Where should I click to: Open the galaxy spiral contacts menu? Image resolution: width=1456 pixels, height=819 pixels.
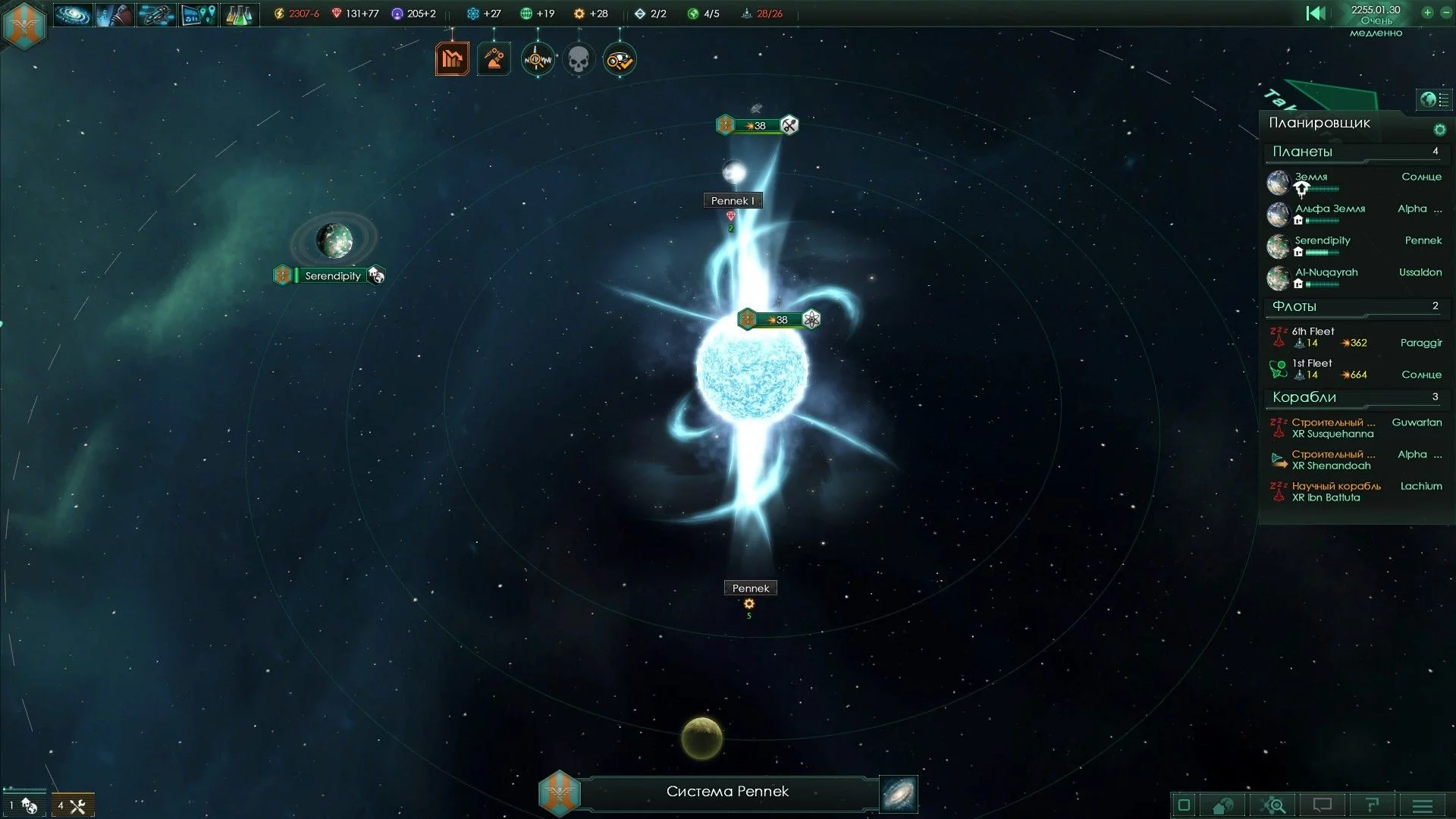tap(73, 14)
